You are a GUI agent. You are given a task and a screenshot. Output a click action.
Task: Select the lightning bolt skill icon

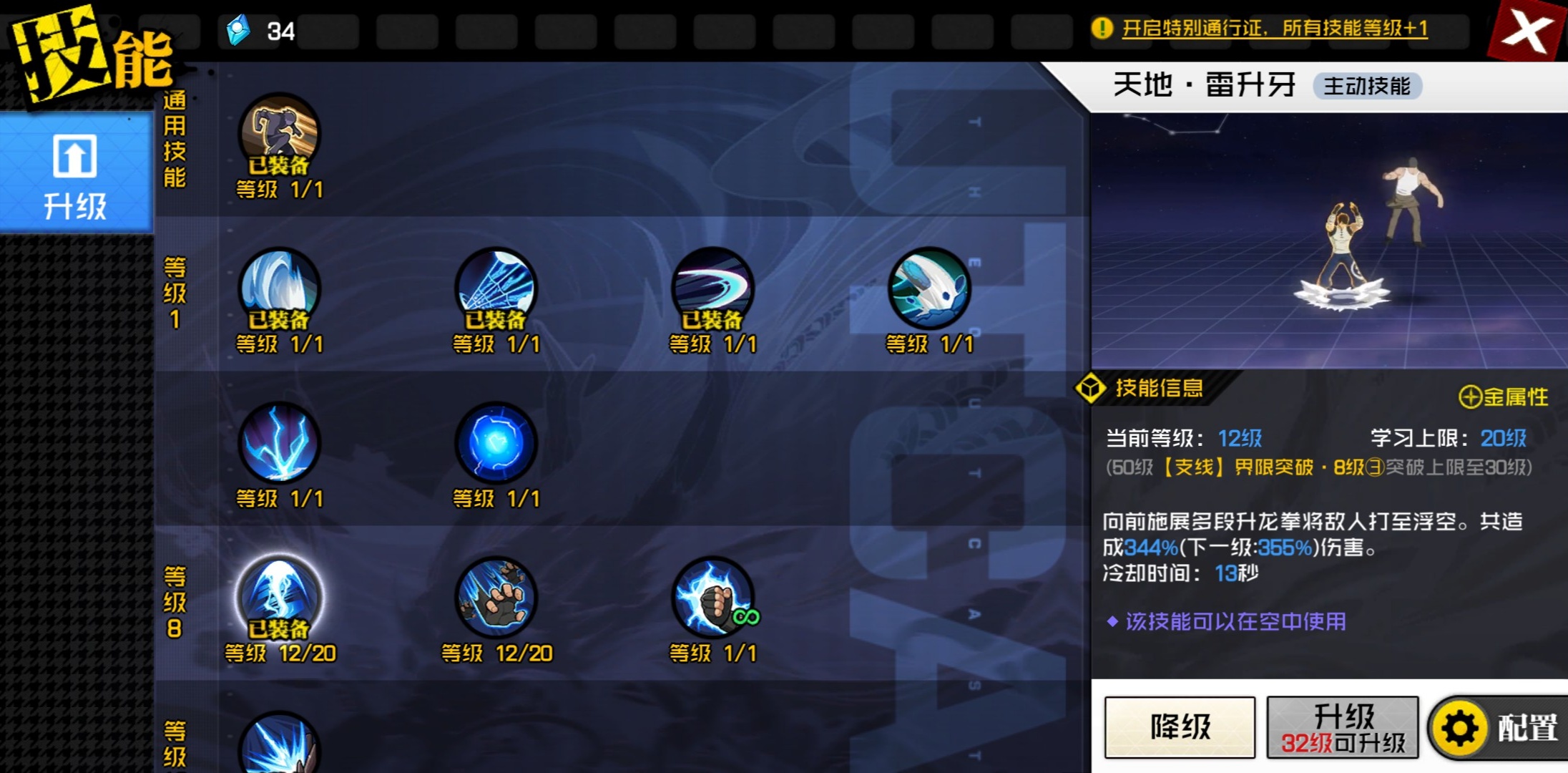[279, 444]
